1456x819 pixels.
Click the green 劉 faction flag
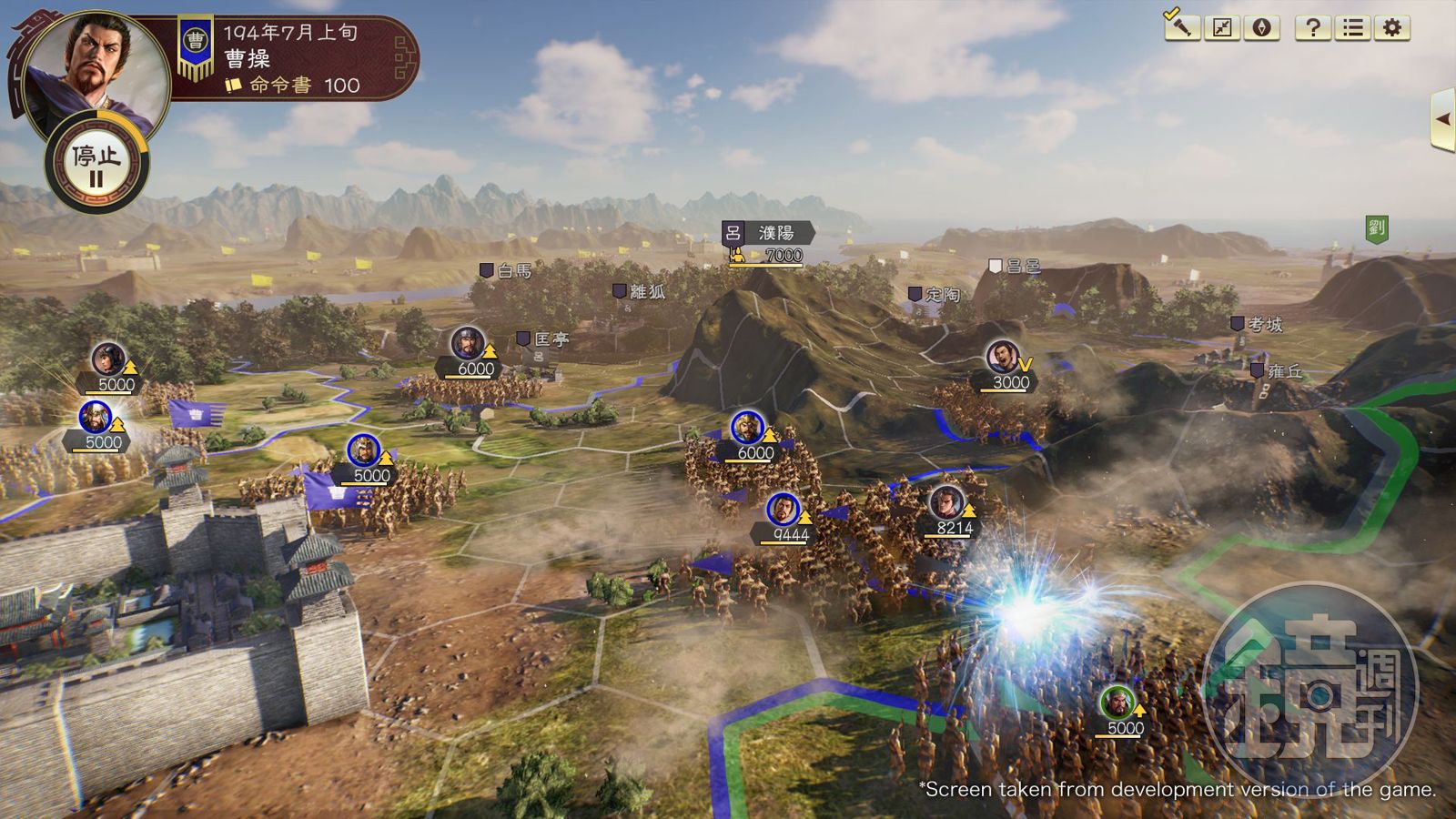(x=1376, y=227)
